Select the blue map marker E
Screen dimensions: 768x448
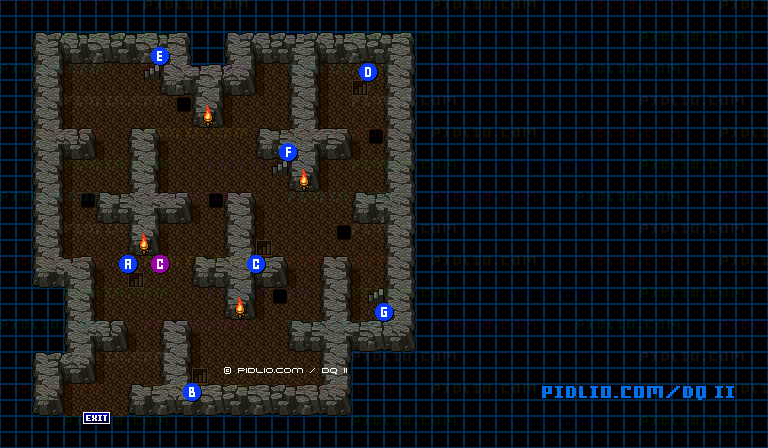160,56
